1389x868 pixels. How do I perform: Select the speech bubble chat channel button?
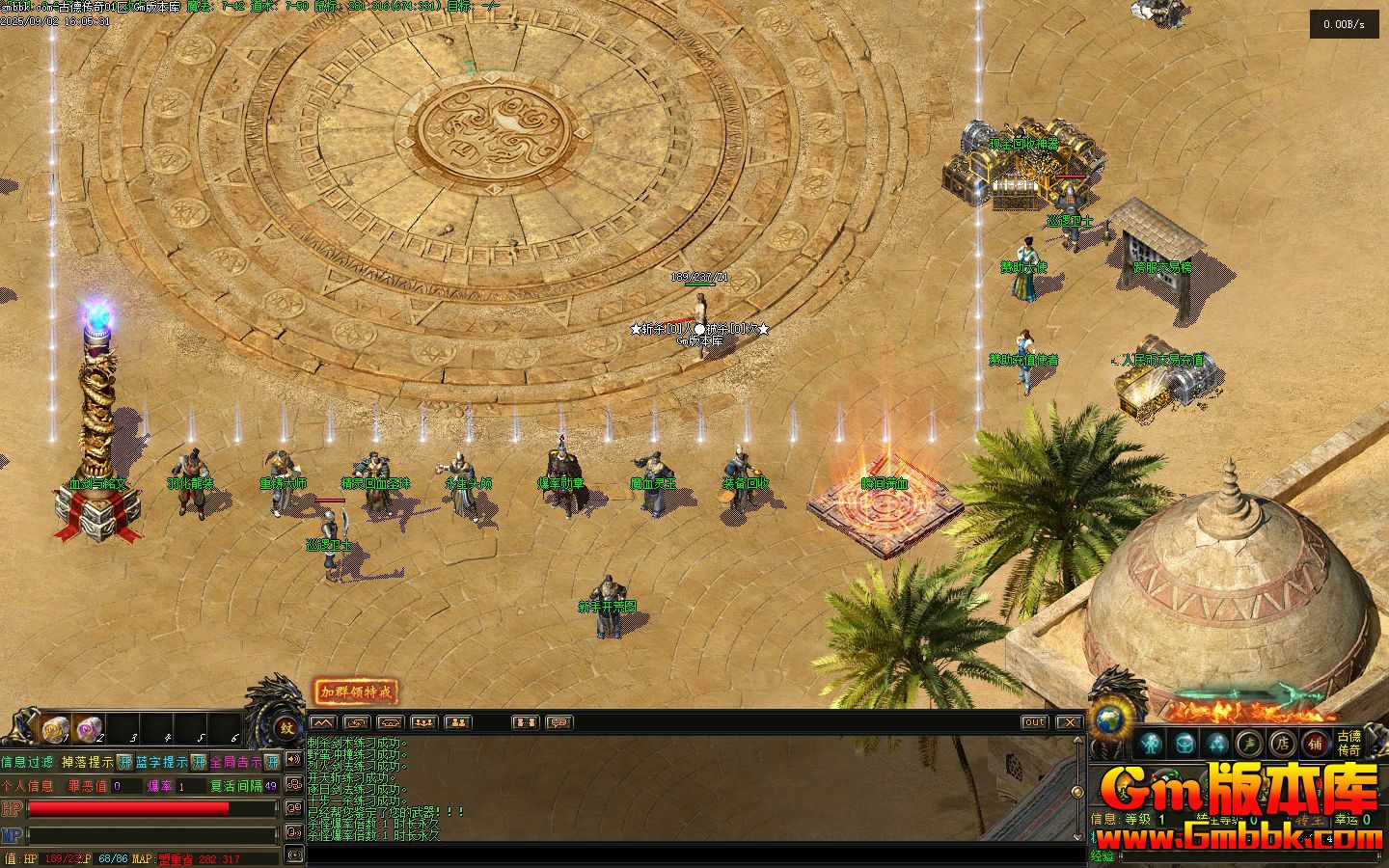point(559,722)
